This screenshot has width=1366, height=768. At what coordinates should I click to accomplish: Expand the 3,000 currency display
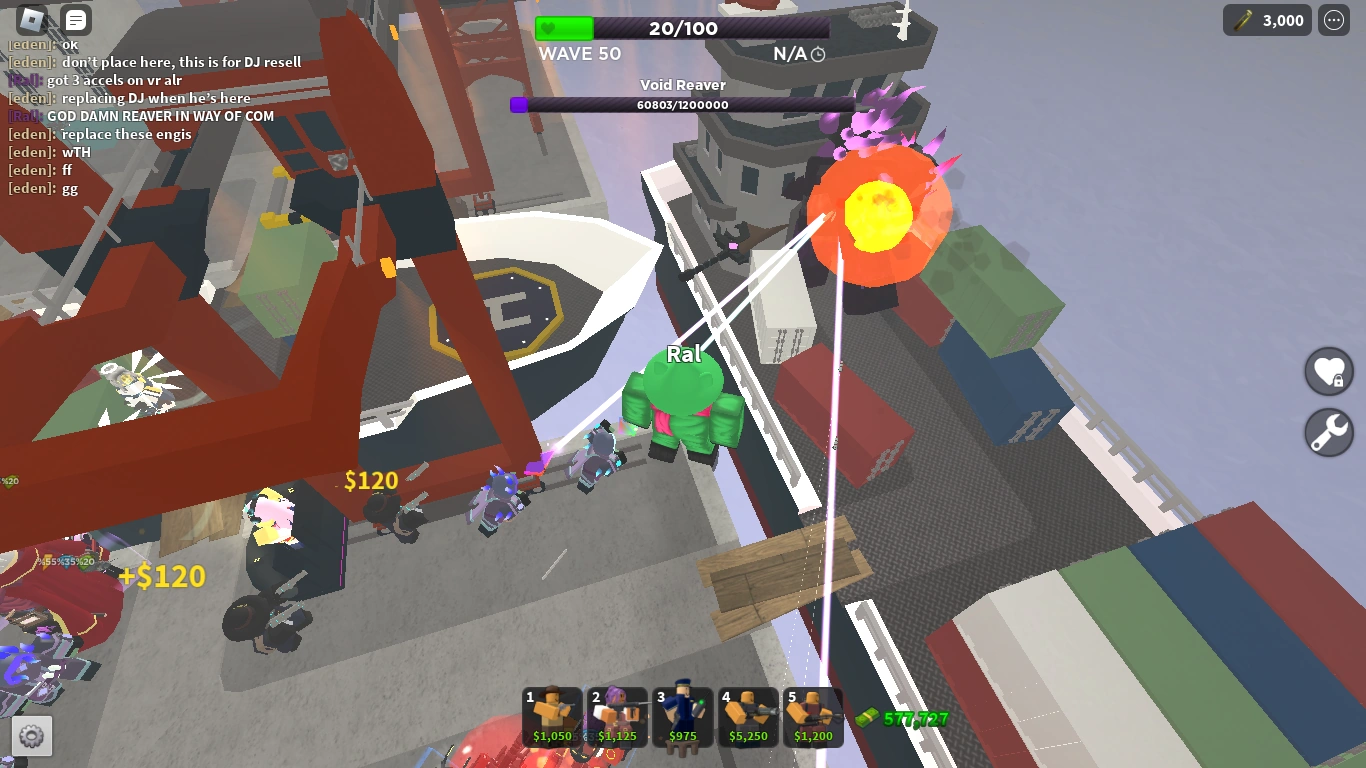click(1267, 20)
